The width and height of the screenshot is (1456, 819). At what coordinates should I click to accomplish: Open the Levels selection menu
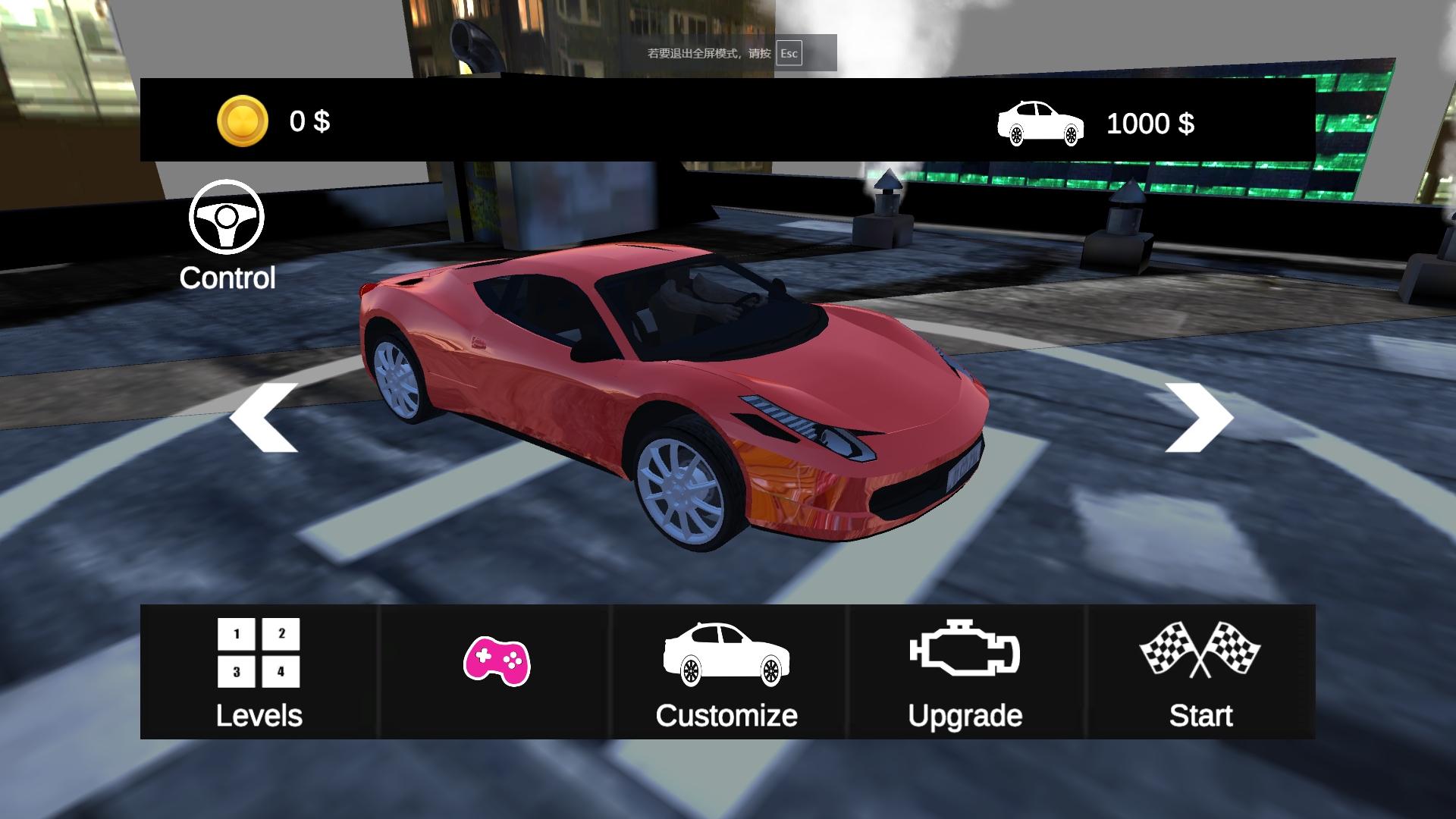coord(259,672)
